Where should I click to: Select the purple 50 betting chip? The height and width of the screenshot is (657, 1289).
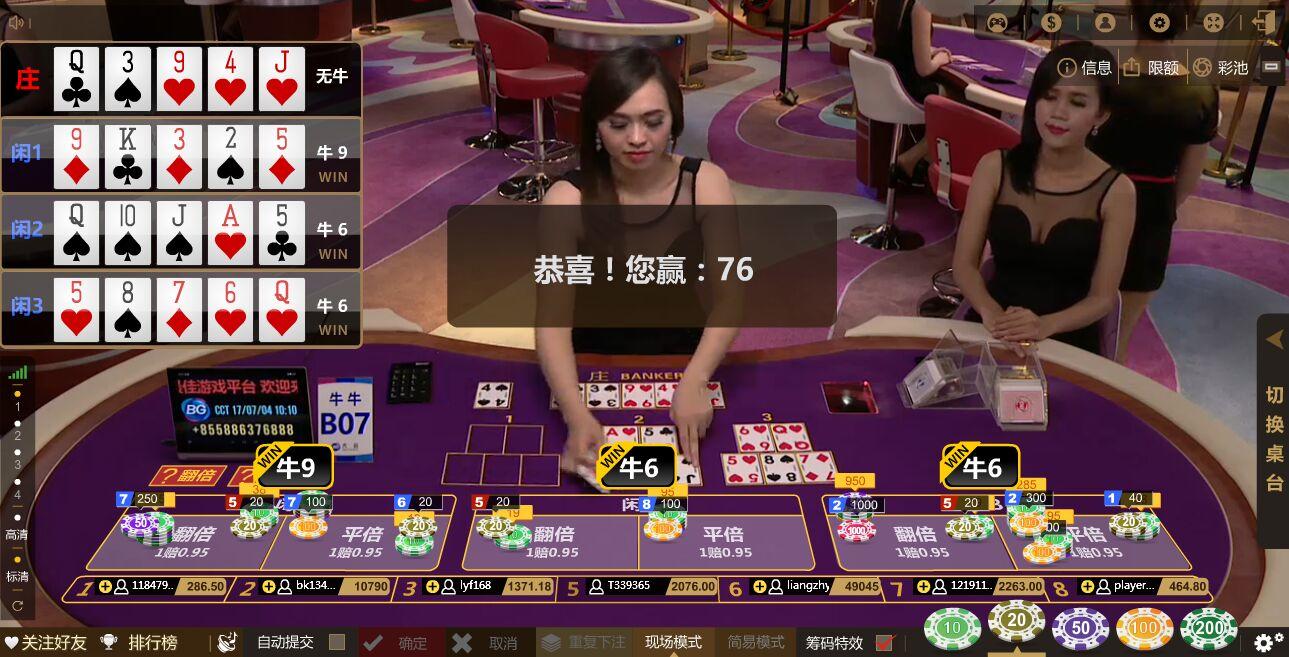pyautogui.click(x=1080, y=628)
